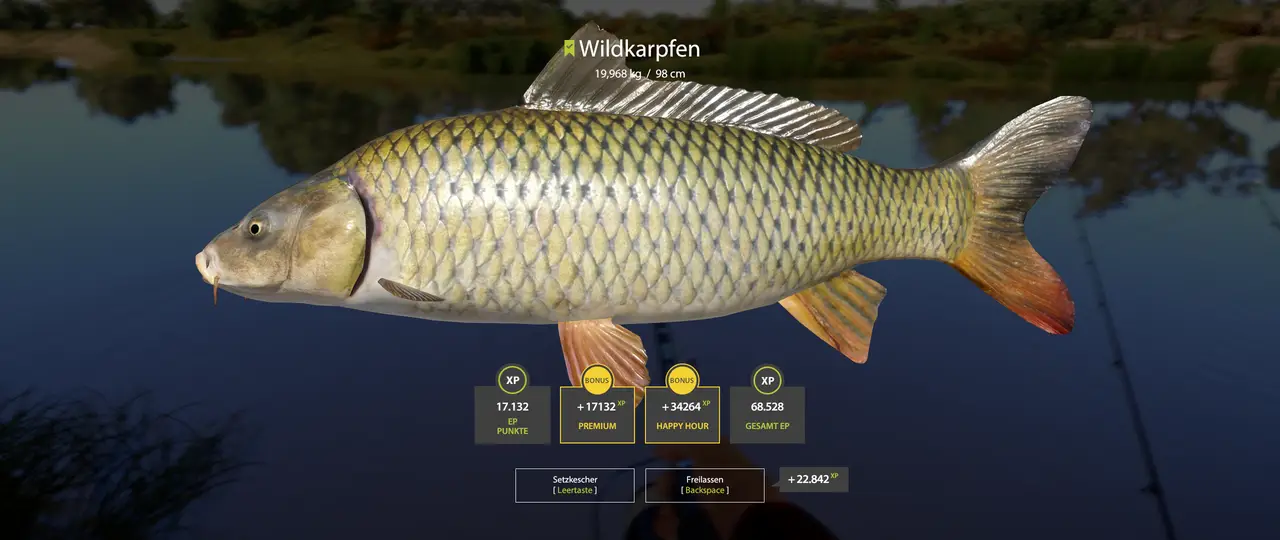Viewport: 1280px width, 540px height.
Task: Choose Freilassen to release the fish
Action: coord(704,485)
